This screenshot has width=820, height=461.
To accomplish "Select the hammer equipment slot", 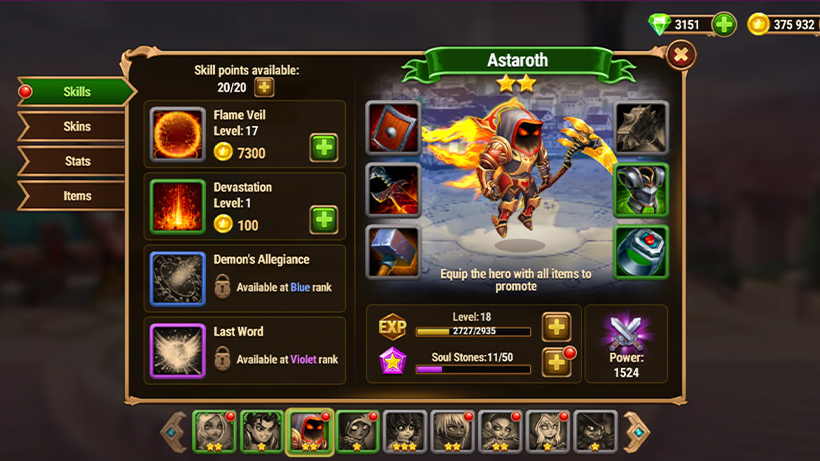I will click(x=392, y=251).
